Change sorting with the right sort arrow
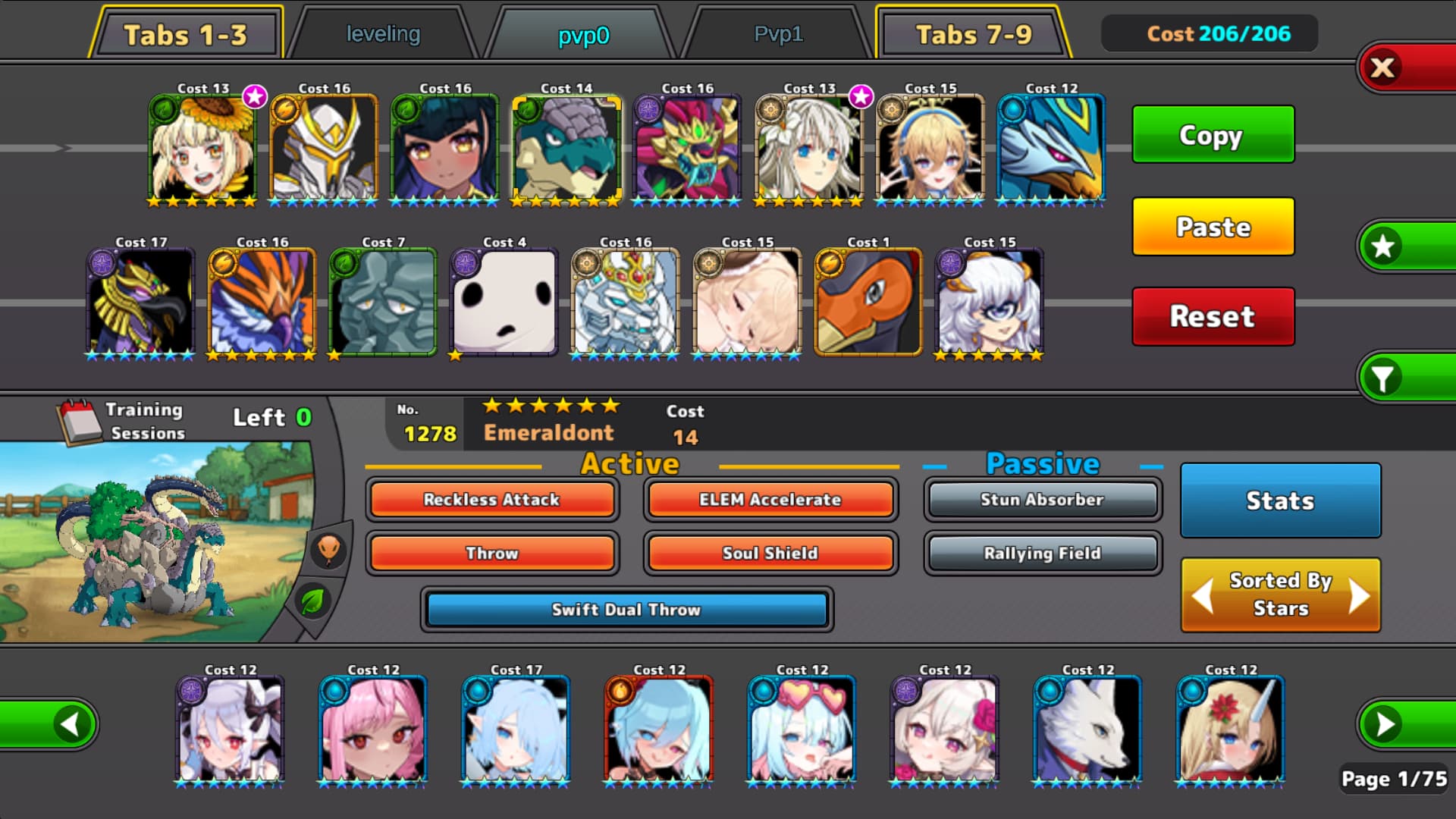The image size is (1456, 819). (1360, 596)
